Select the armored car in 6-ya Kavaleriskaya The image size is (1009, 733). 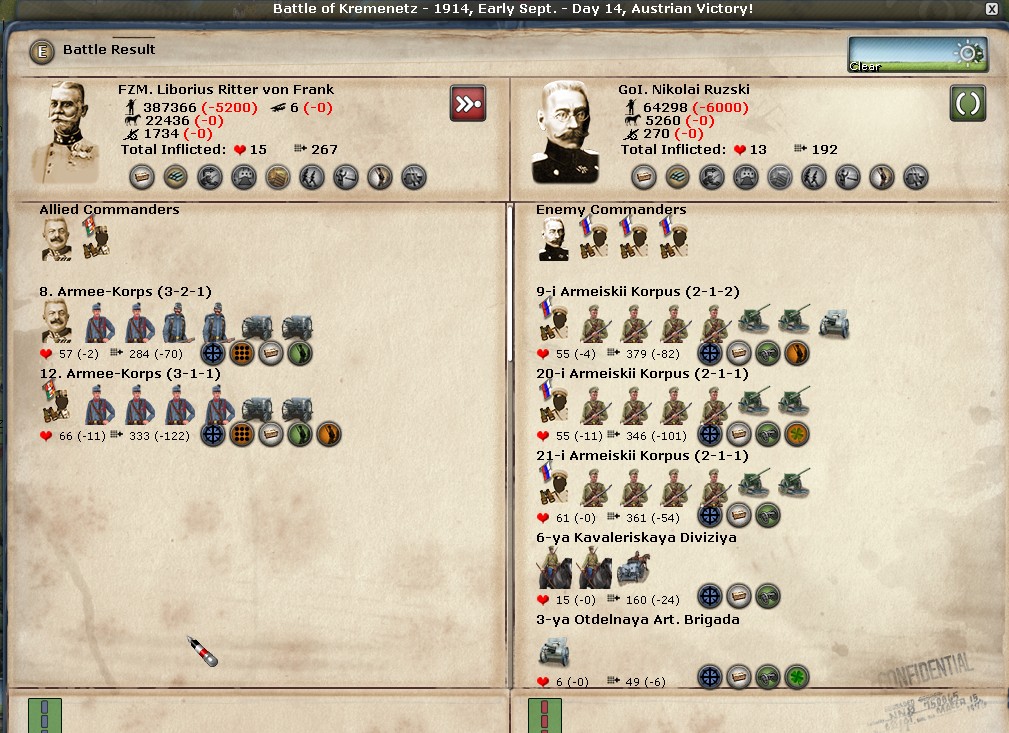[x=633, y=569]
